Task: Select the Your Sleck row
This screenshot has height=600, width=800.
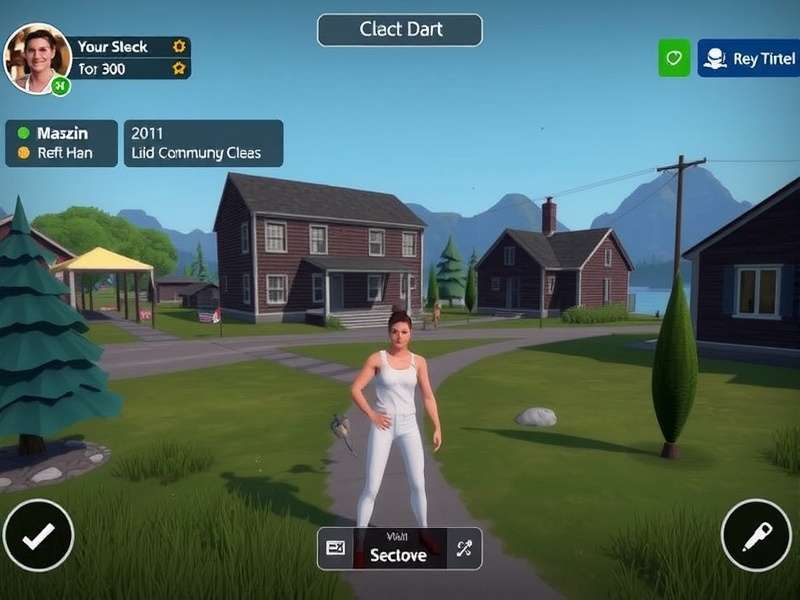Action: click(x=126, y=46)
